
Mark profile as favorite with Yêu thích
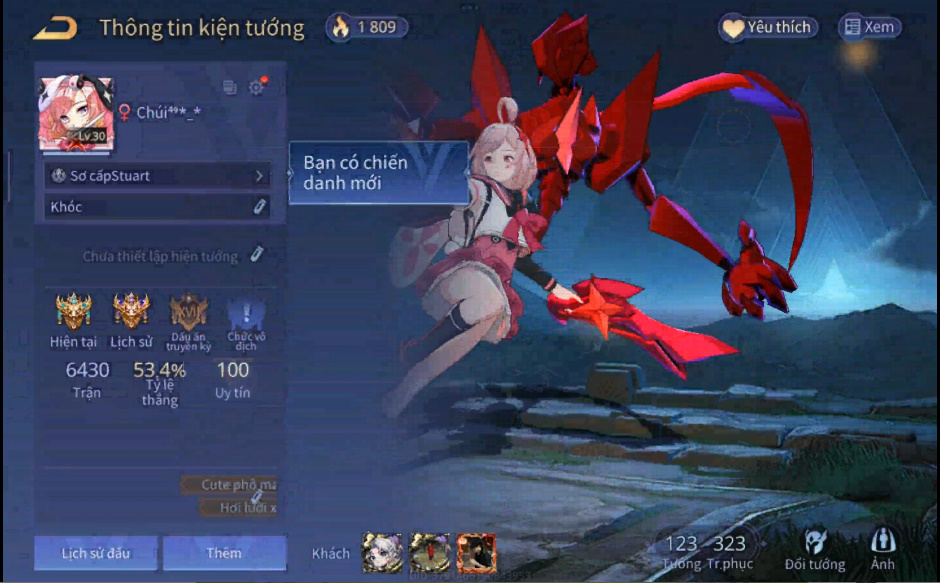click(768, 28)
